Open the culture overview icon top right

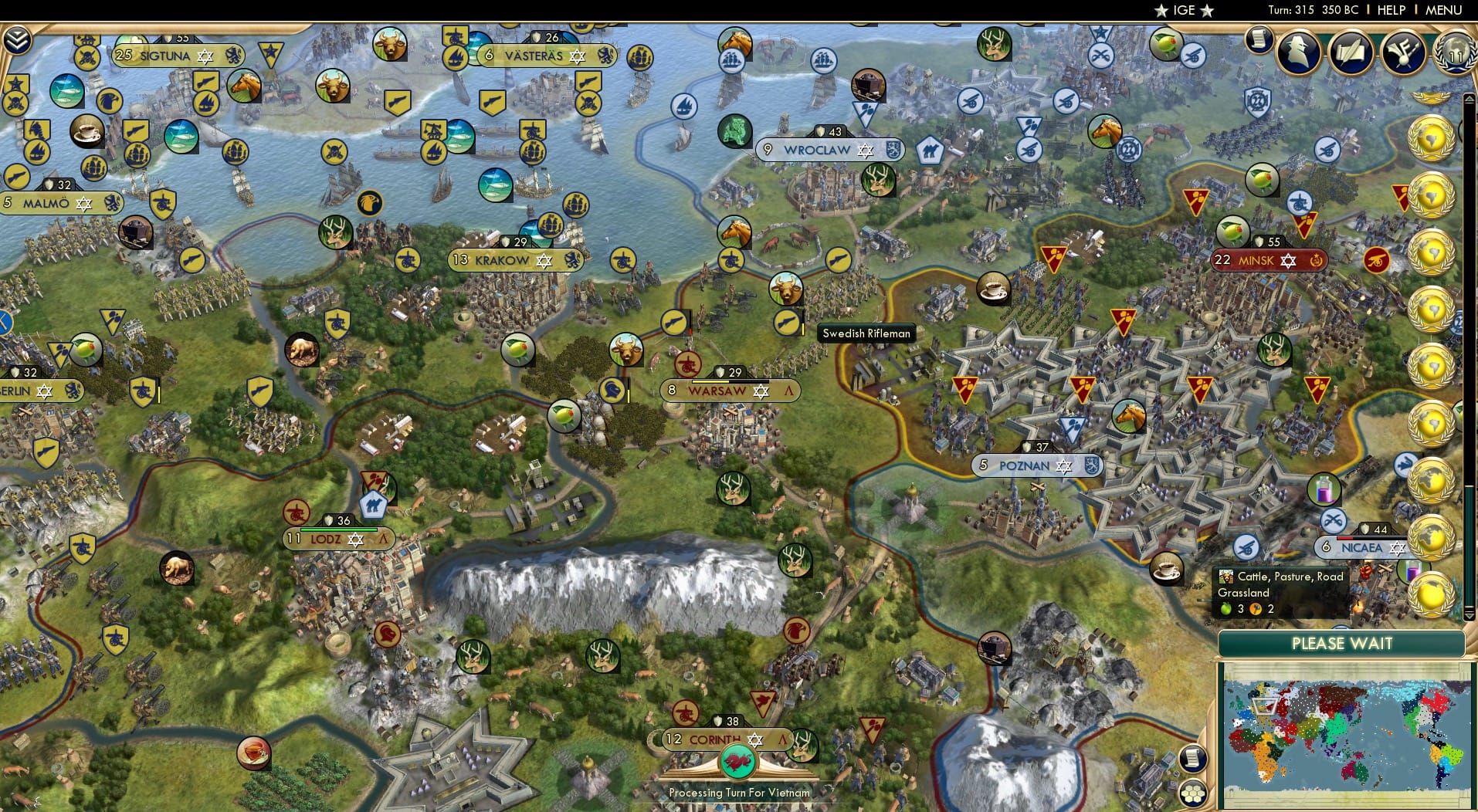tap(1402, 52)
